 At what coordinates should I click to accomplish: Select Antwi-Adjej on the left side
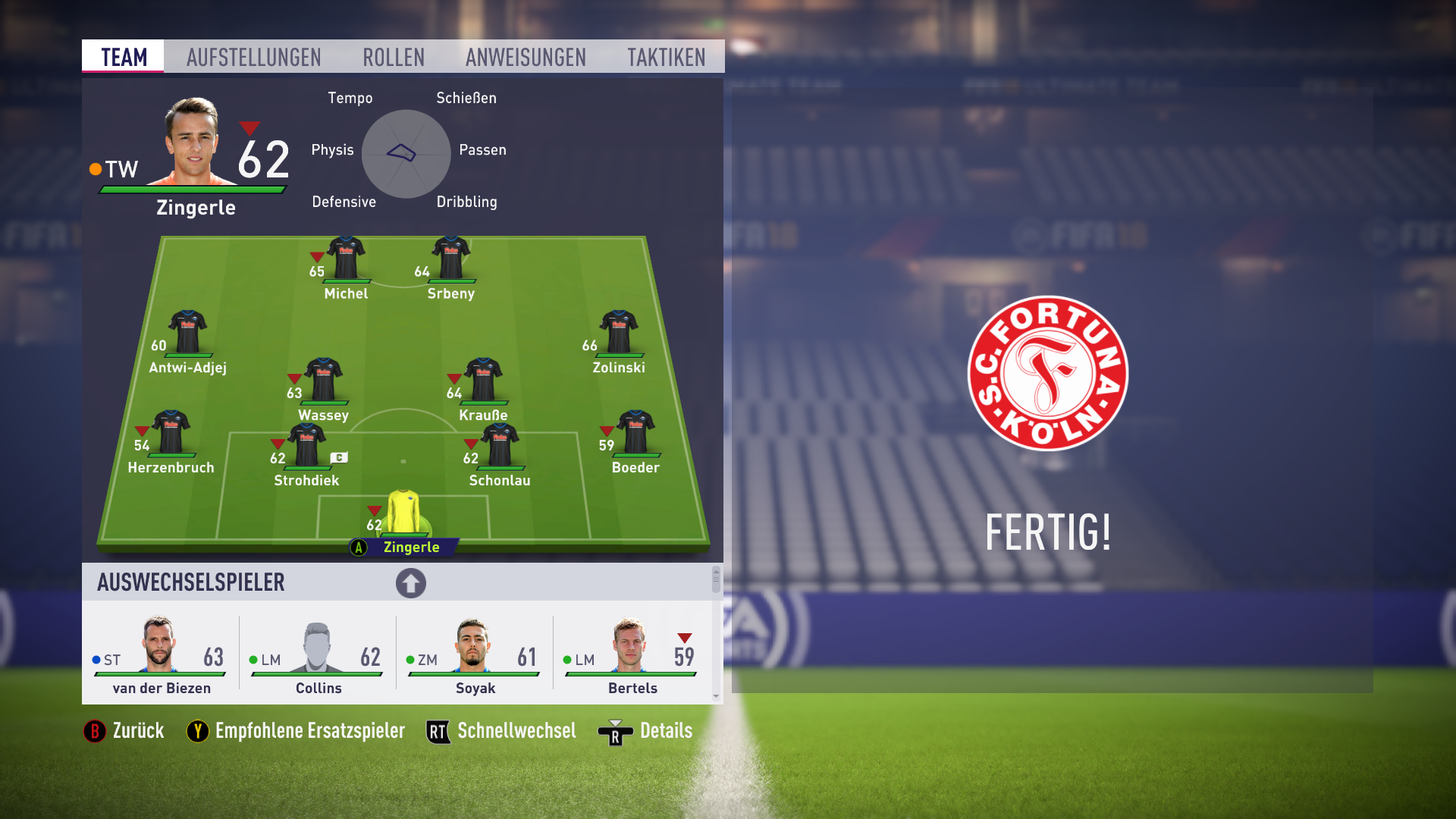[x=187, y=331]
